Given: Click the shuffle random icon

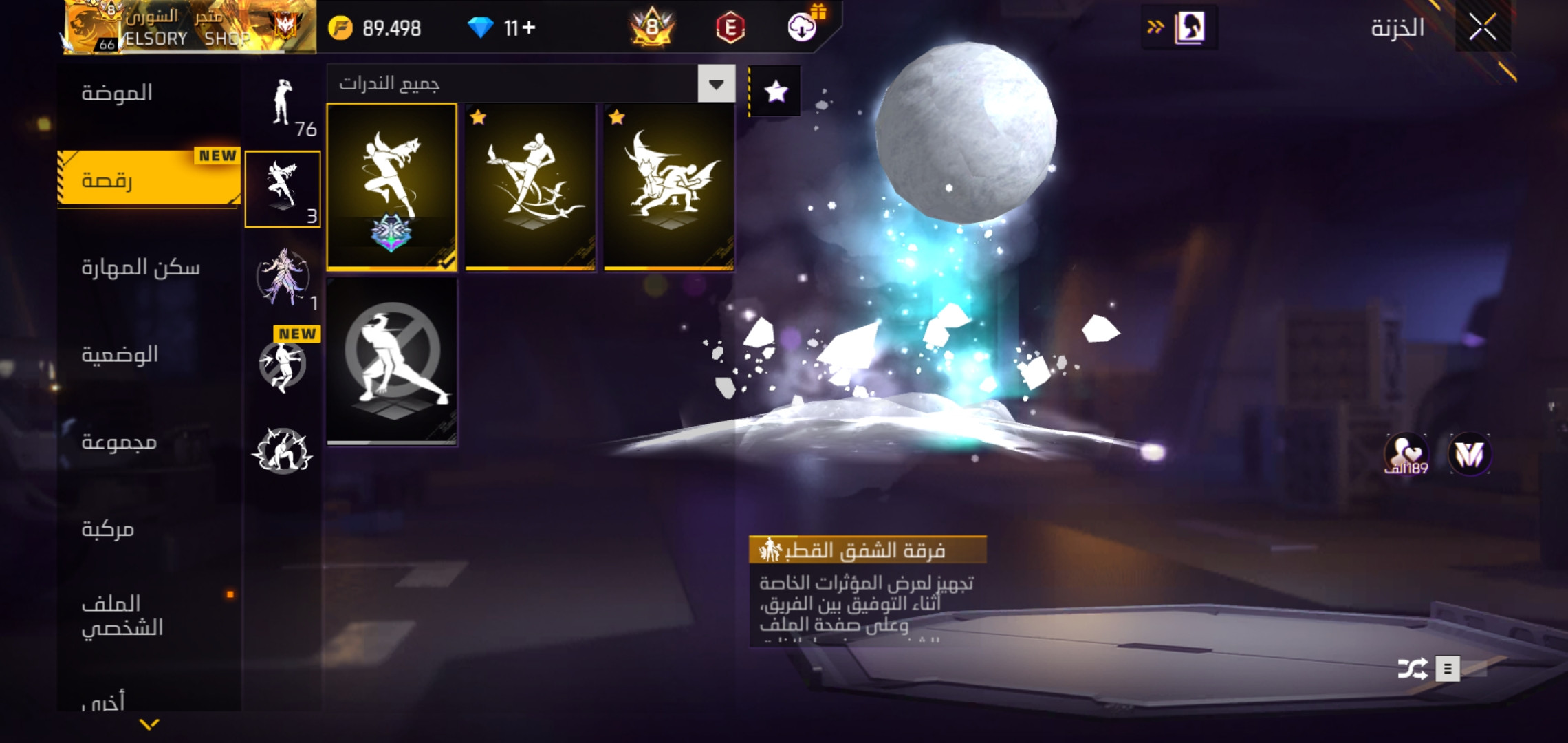Looking at the screenshot, I should [1413, 669].
